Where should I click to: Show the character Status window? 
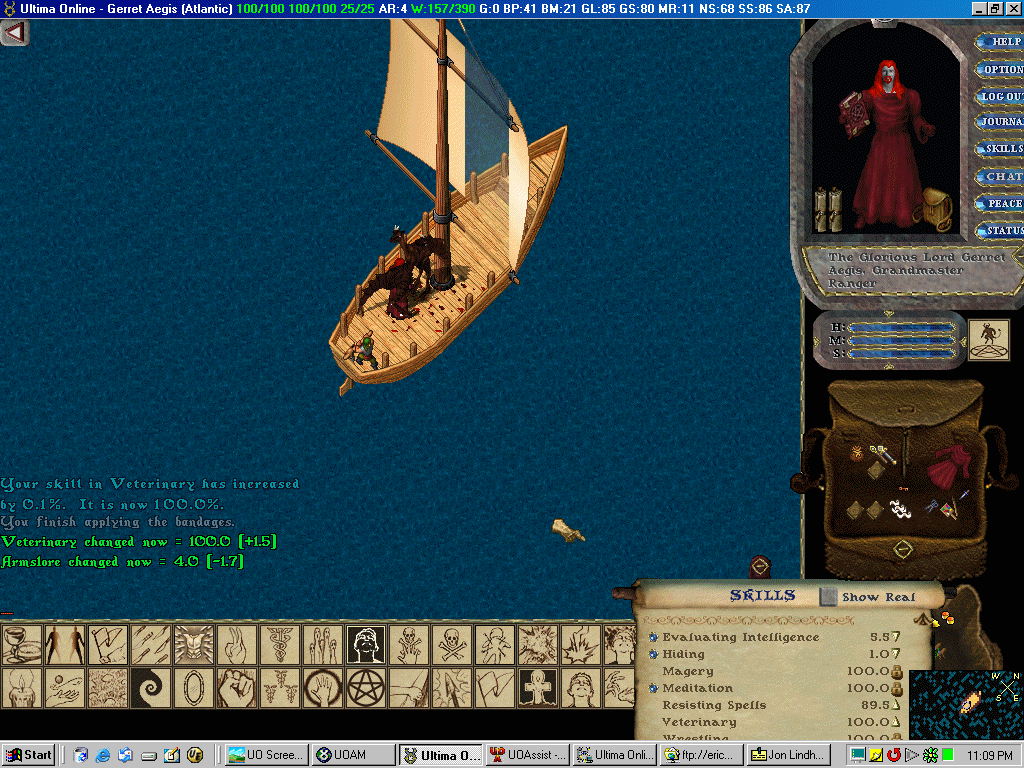click(1001, 231)
